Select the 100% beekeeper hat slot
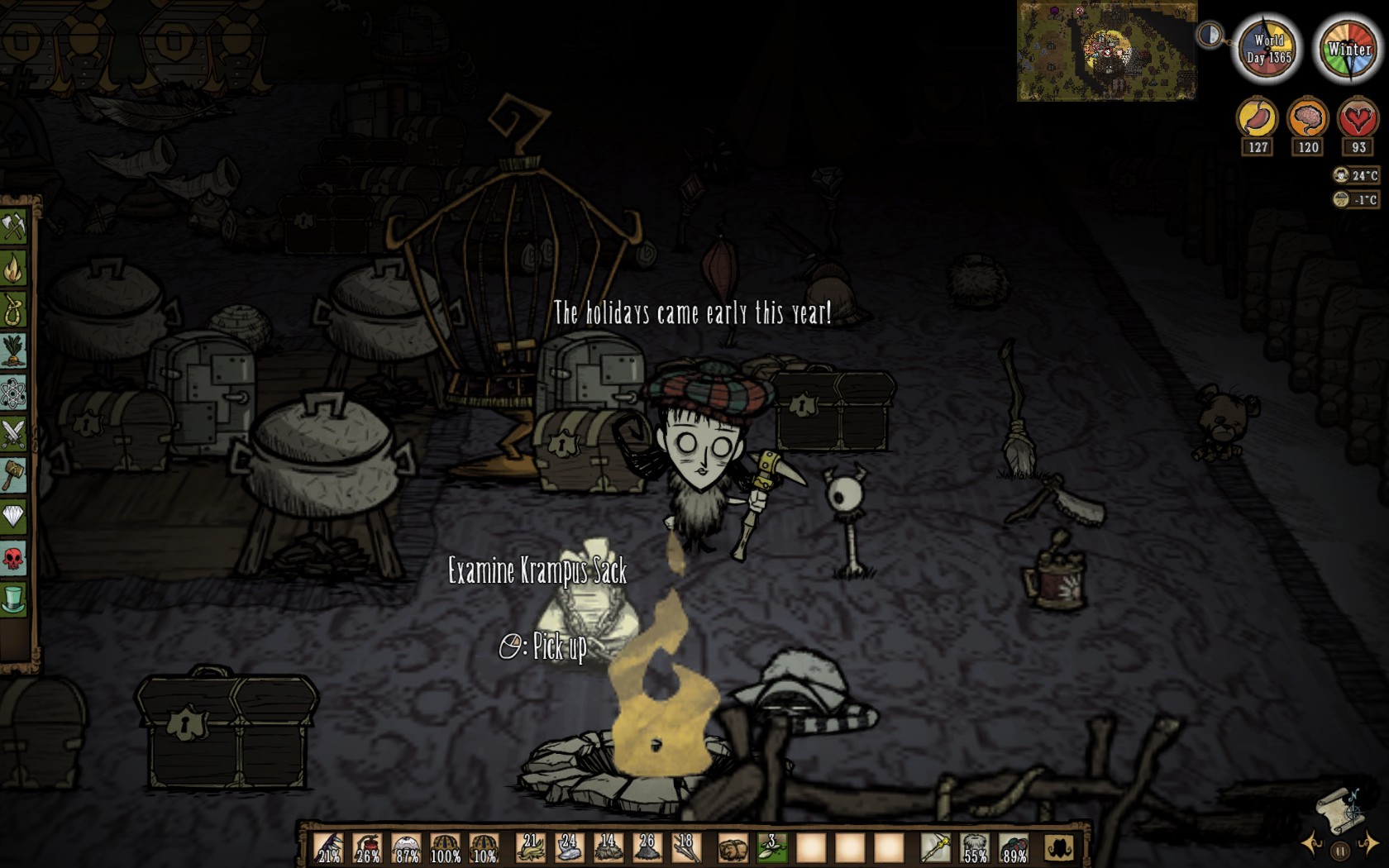 pyautogui.click(x=446, y=848)
